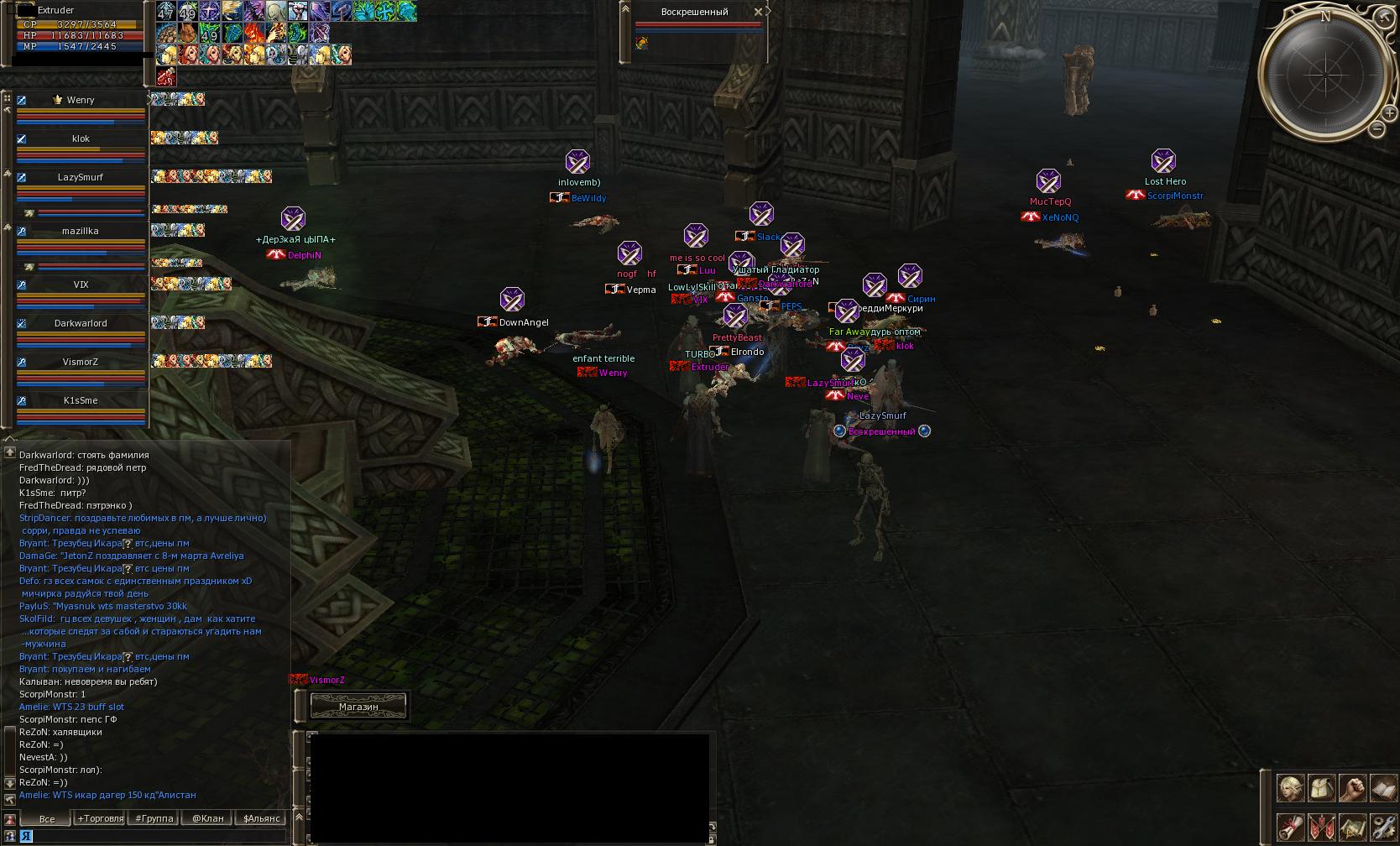Open the #Группа party chat tab
Screen dimensions: 1400x846
tap(154, 818)
